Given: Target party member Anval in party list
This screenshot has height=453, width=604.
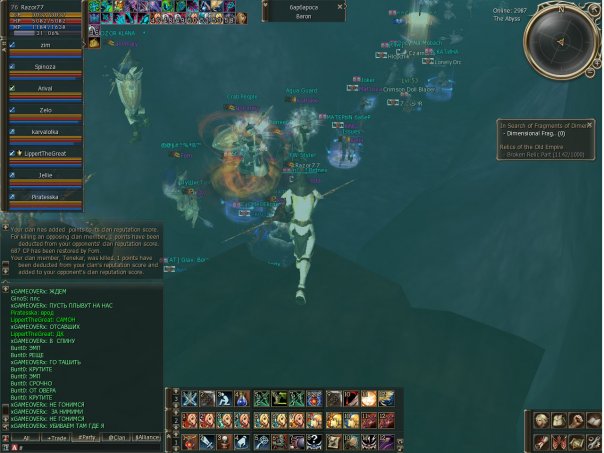Looking at the screenshot, I should pos(45,88).
